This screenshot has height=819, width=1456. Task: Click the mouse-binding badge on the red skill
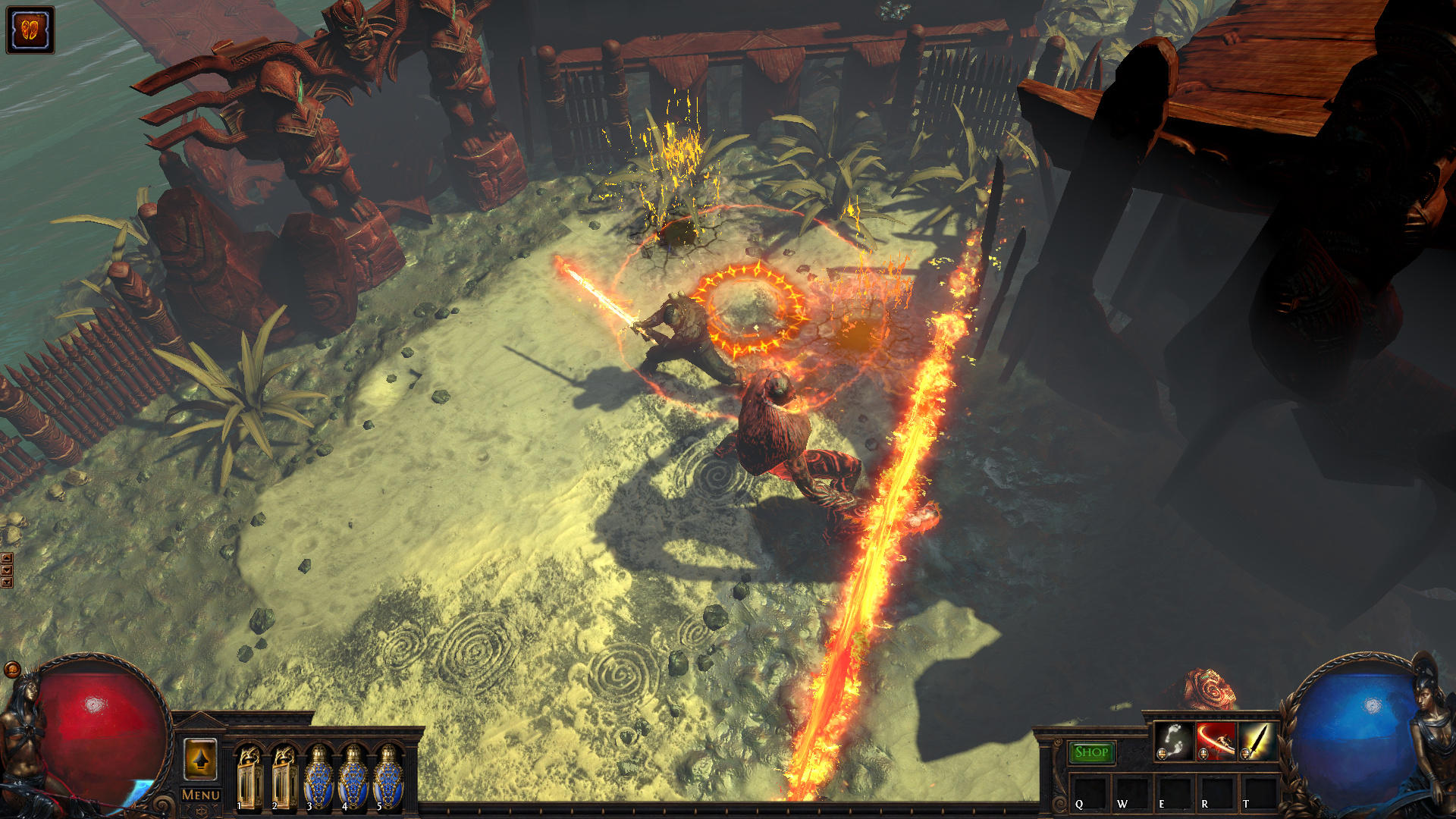tap(1203, 754)
